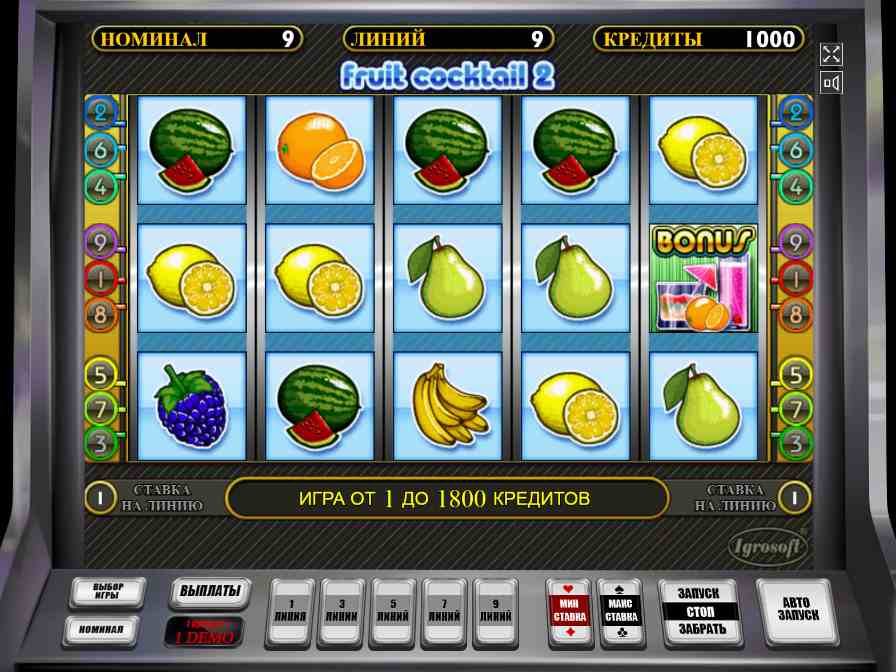Image resolution: width=896 pixels, height=672 pixels.
Task: Toggle fullscreen with the expand icon
Action: tap(831, 53)
